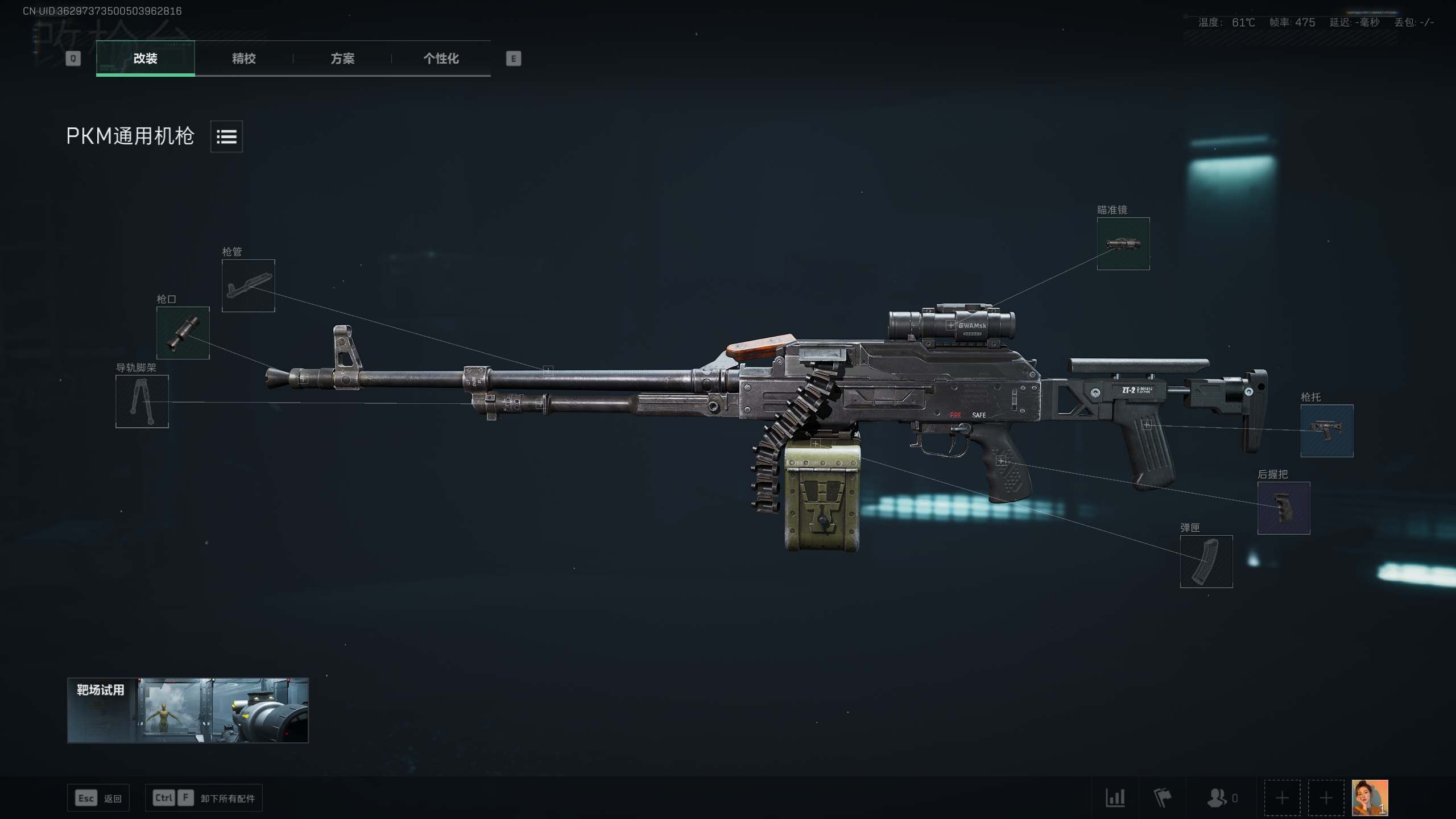Go to the 个性化 tab
The image size is (1456, 819).
(441, 58)
